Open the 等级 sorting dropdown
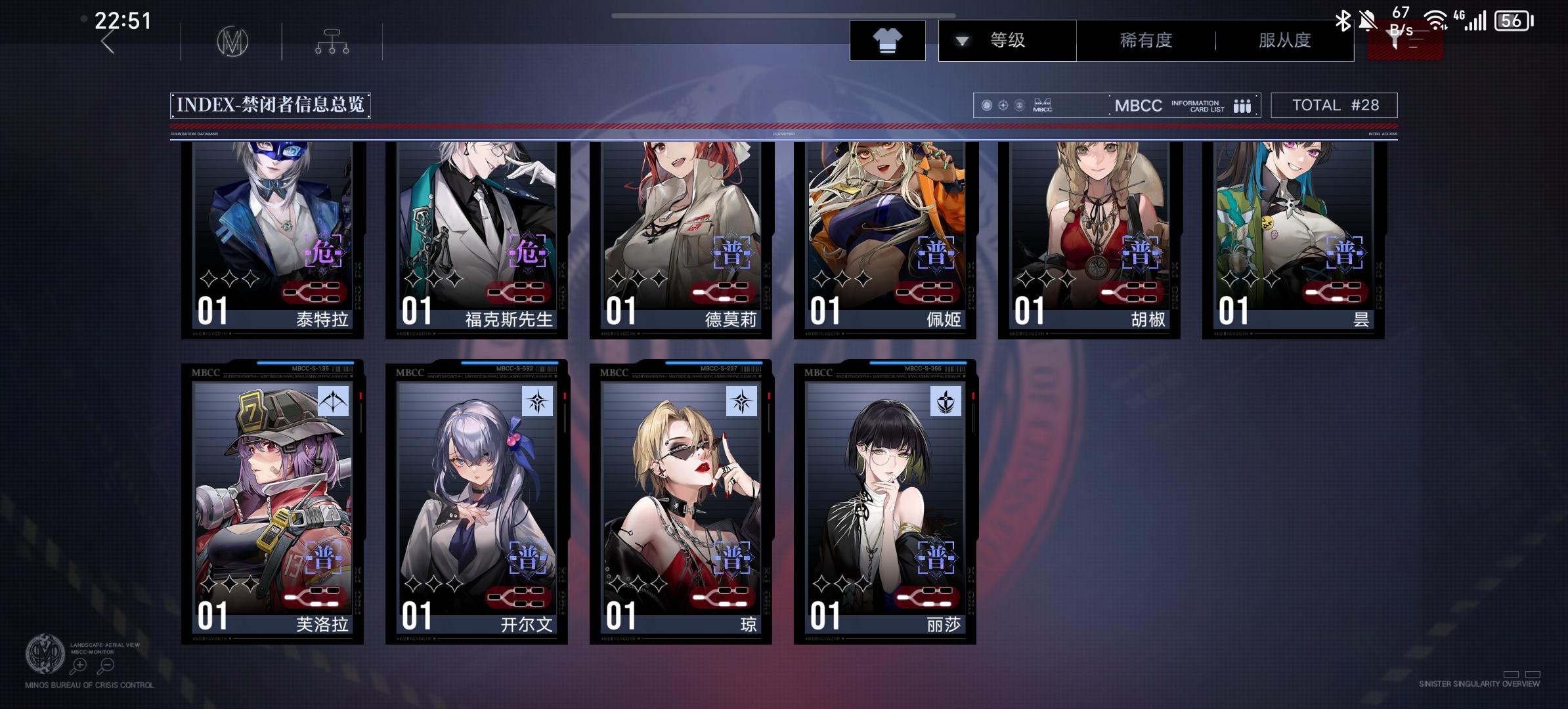Viewport: 1568px width, 709px height. pyautogui.click(x=1005, y=40)
